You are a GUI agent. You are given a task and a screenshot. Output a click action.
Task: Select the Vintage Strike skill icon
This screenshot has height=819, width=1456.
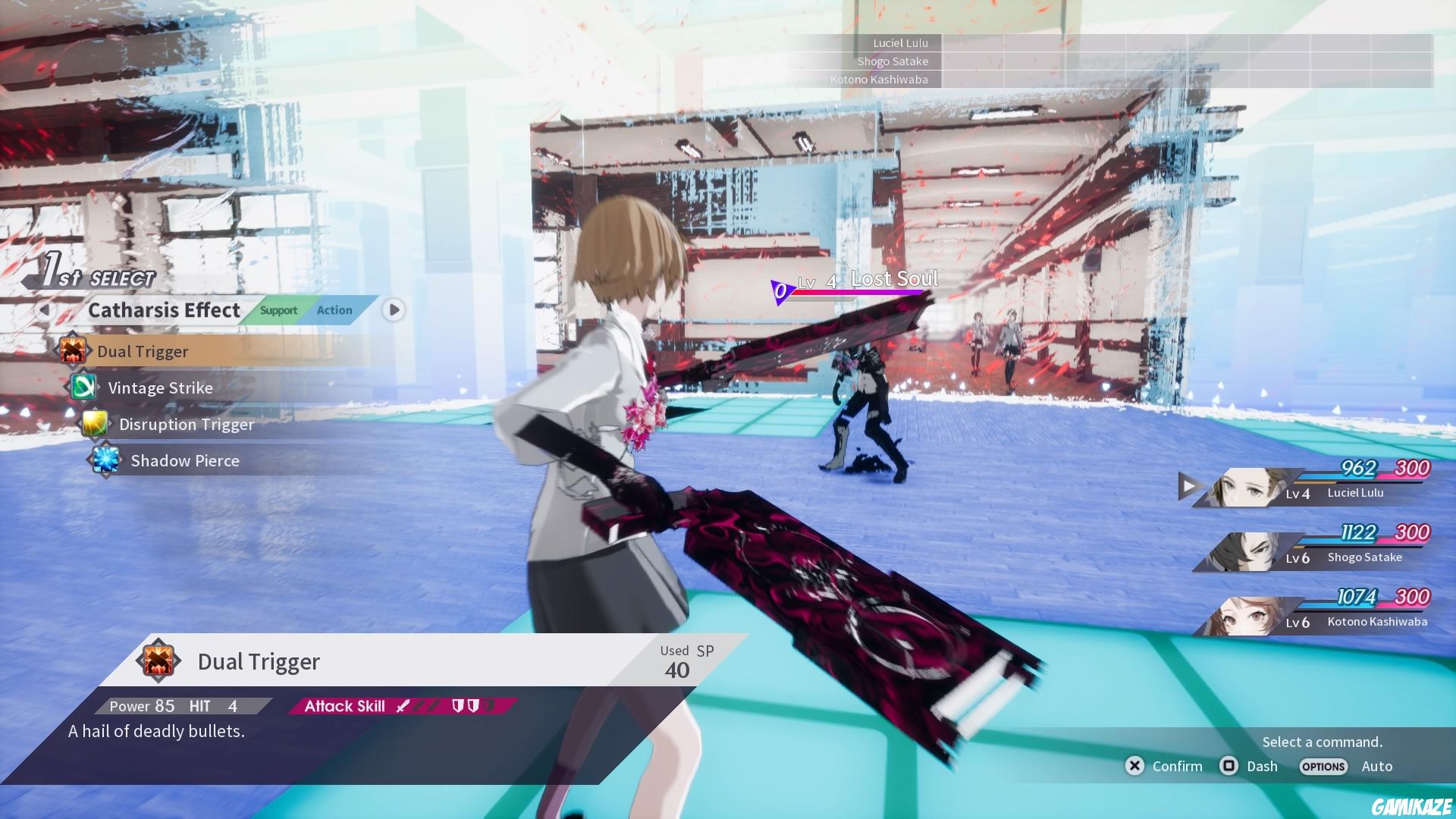[x=83, y=388]
